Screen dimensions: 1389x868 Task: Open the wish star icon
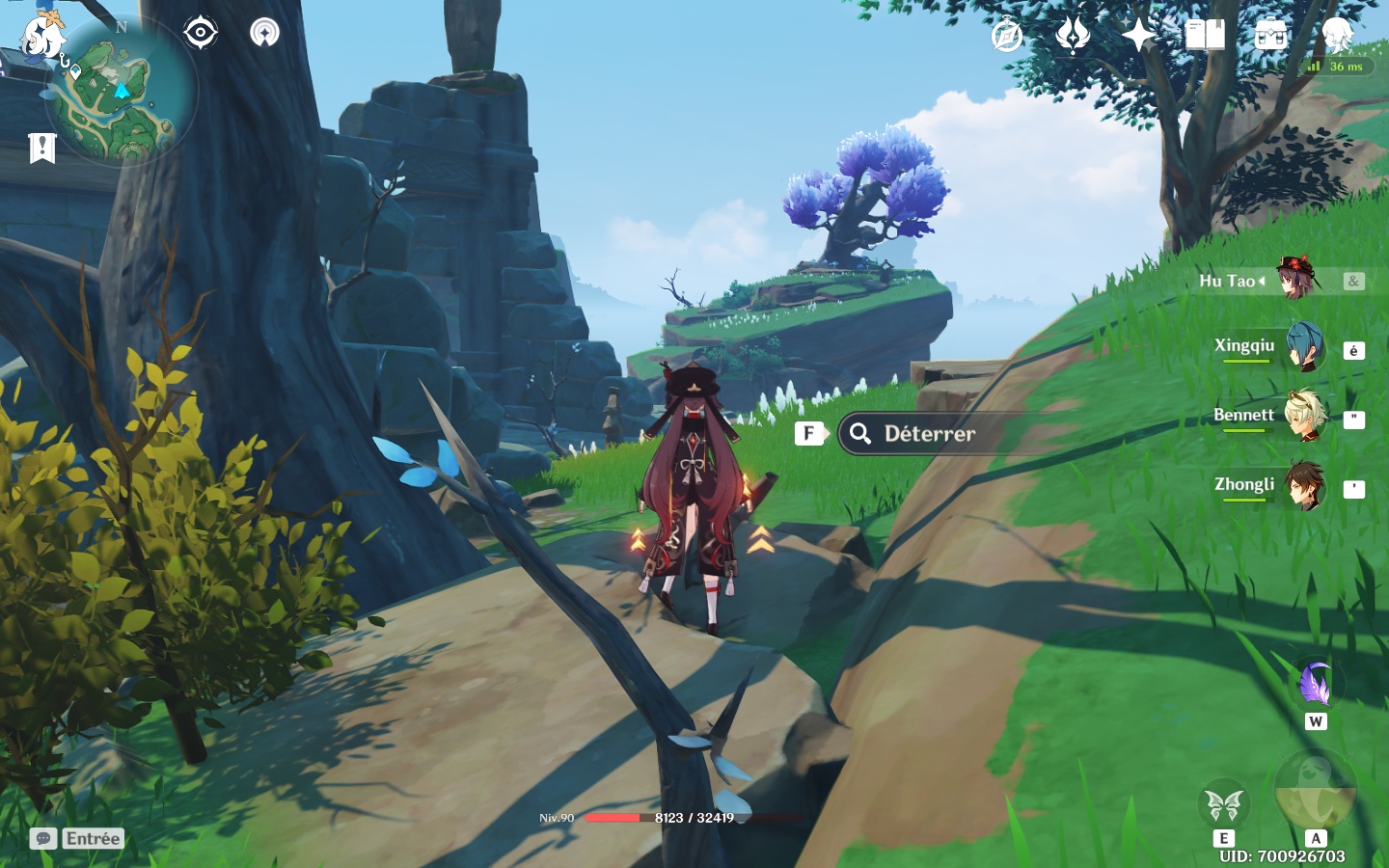(1138, 36)
